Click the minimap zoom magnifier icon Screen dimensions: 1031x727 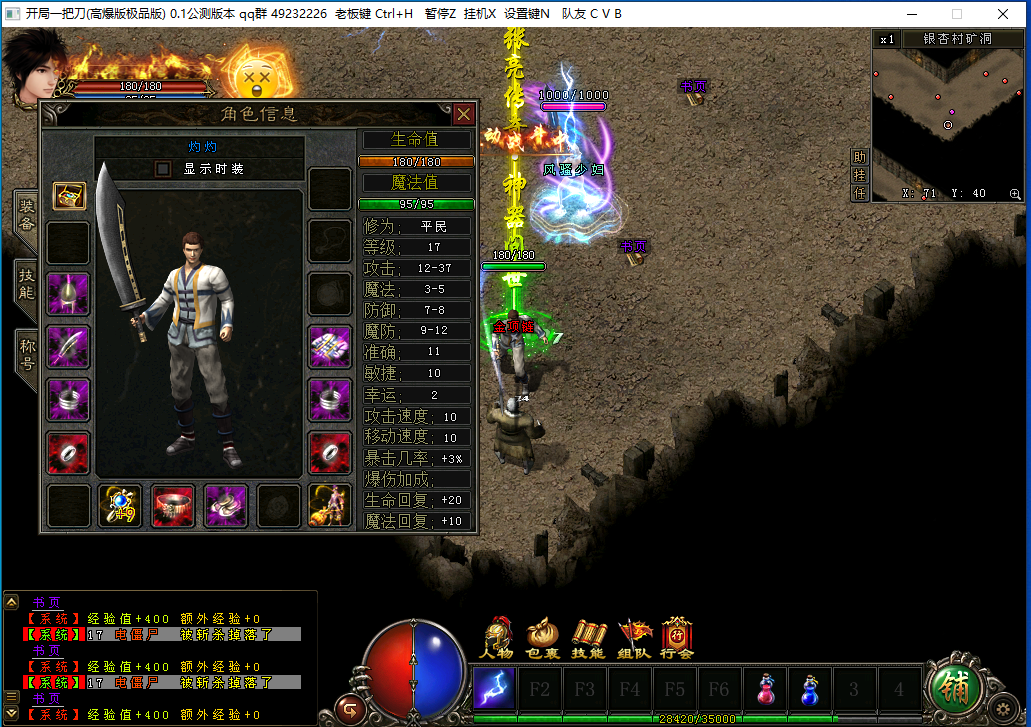click(x=1015, y=194)
